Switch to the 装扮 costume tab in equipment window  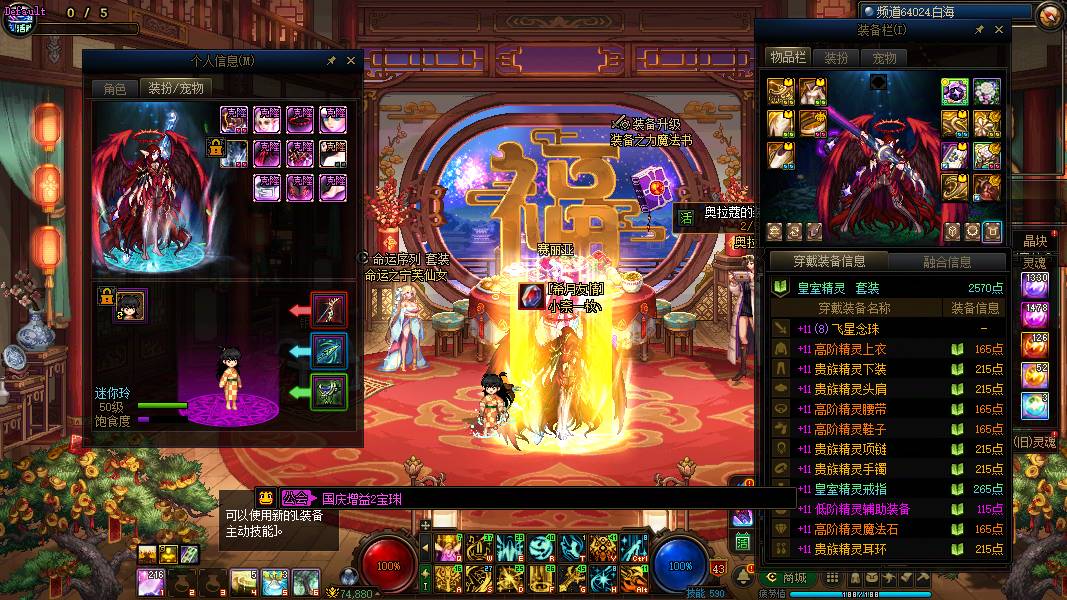coord(836,58)
